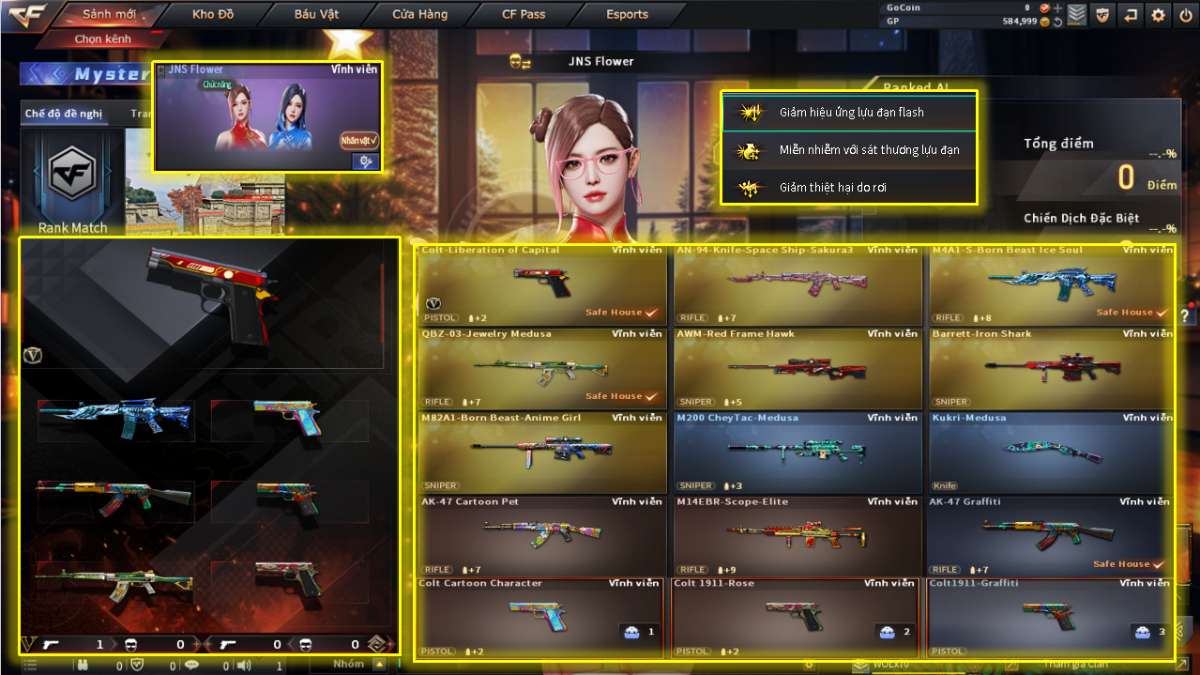This screenshot has height=675, width=1200.
Task: Add GoCoin with the plus button
Action: (x=1058, y=7)
